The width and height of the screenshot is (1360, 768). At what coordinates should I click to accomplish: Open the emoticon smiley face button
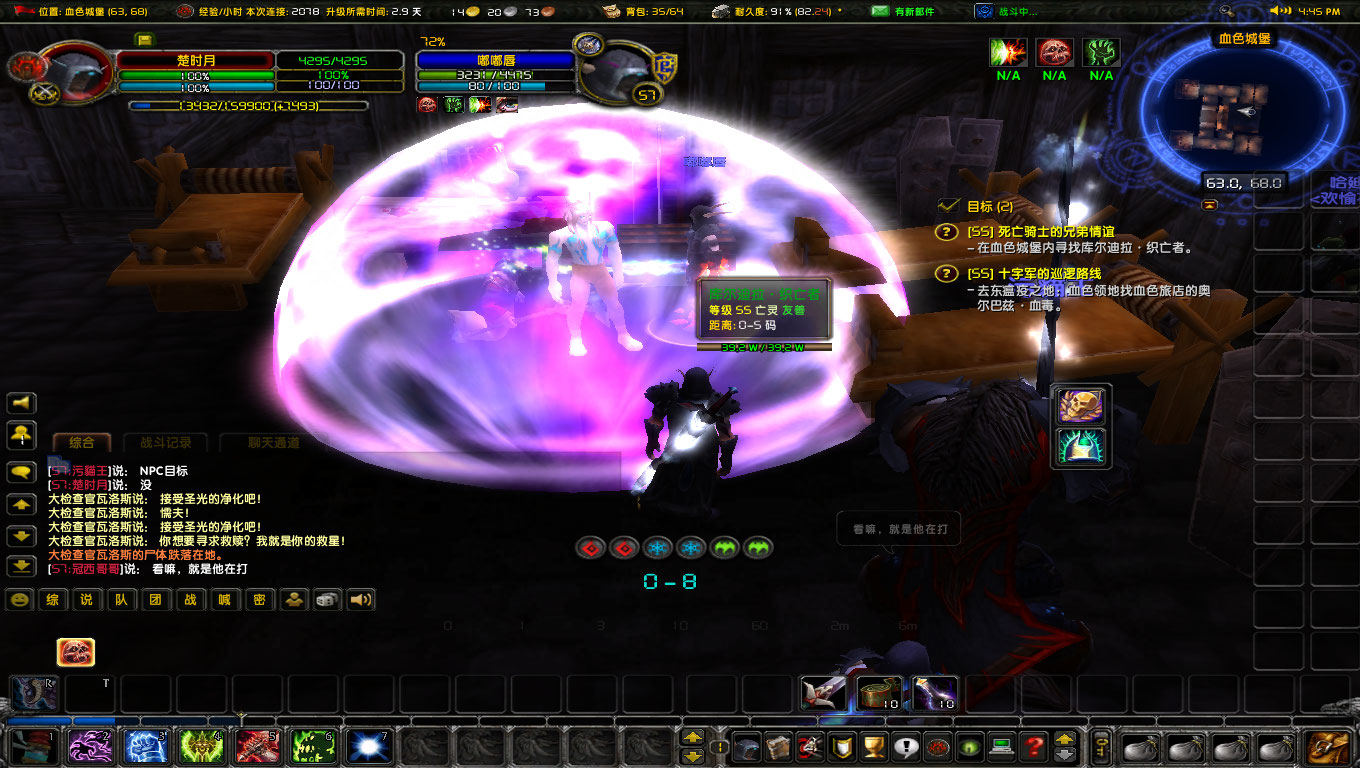[19, 601]
